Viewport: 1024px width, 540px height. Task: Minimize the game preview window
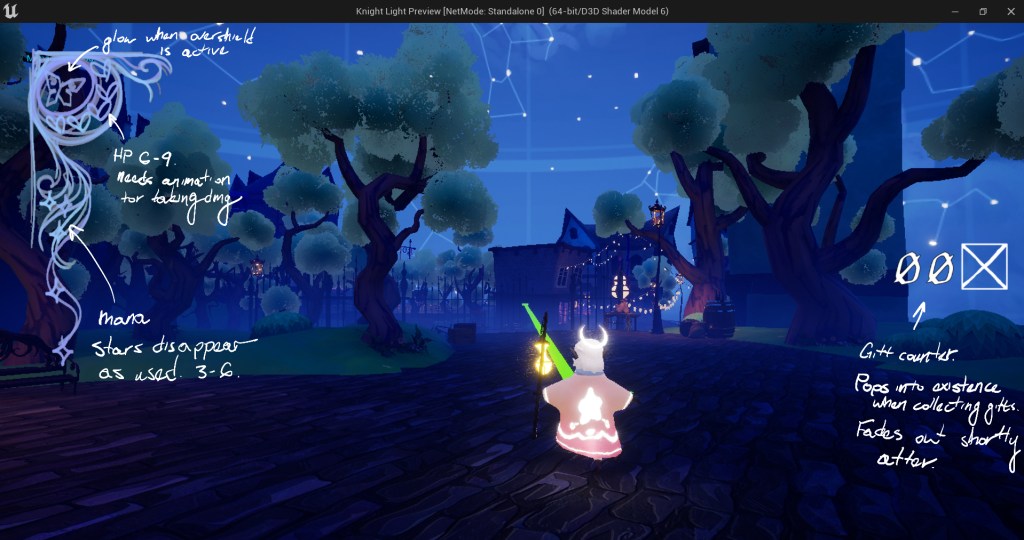click(x=956, y=11)
